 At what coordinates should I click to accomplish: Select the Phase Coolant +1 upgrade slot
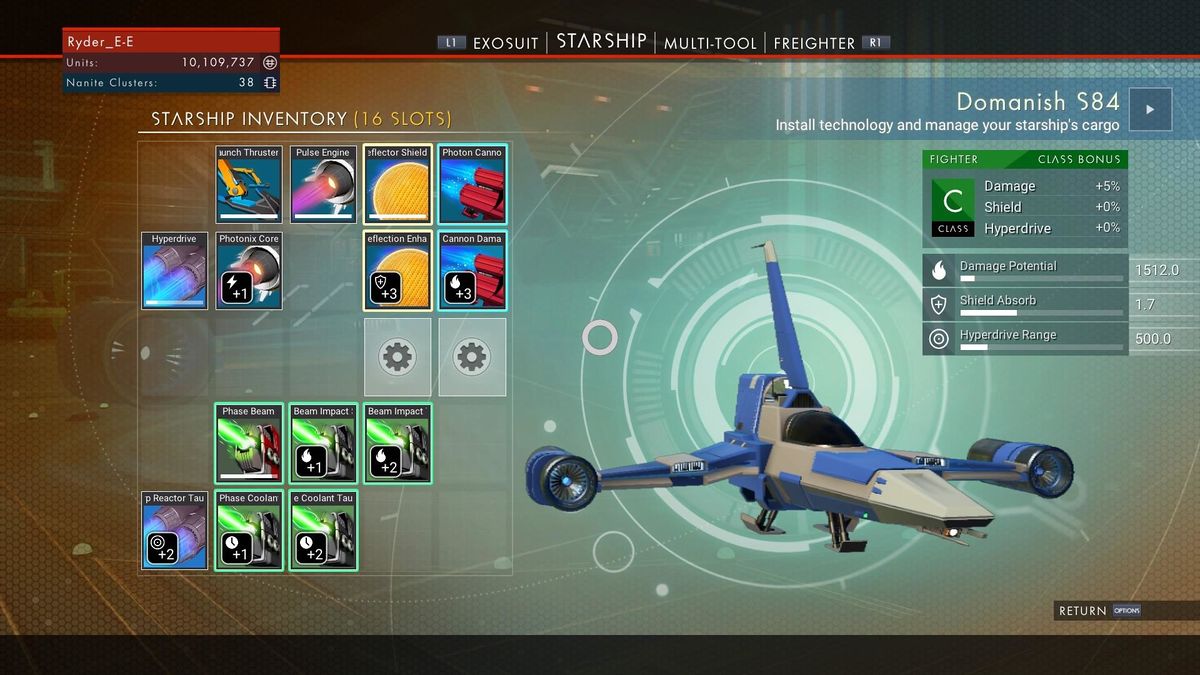click(x=249, y=530)
